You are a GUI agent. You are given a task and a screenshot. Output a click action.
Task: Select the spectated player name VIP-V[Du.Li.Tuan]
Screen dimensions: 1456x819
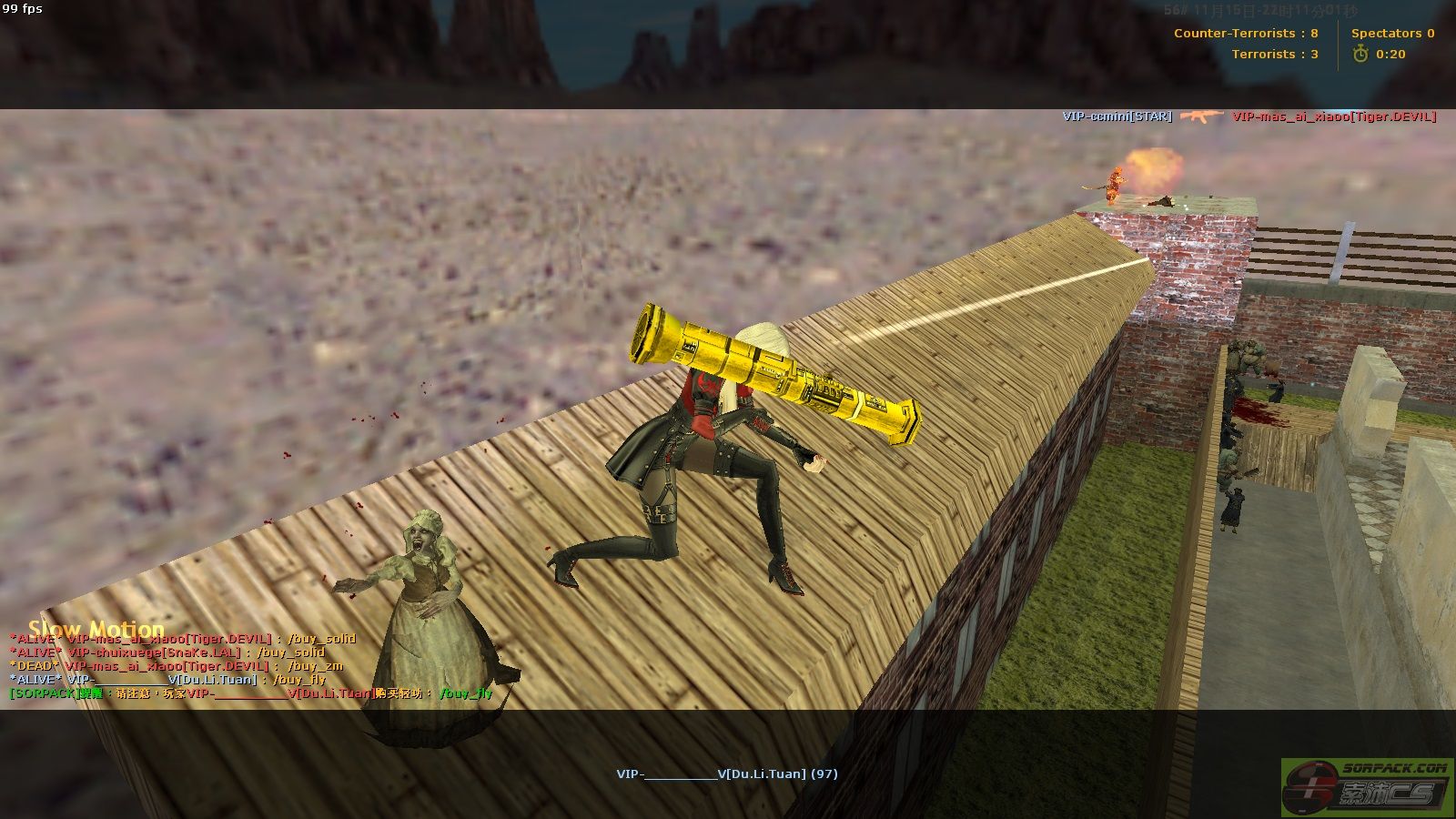(x=726, y=773)
